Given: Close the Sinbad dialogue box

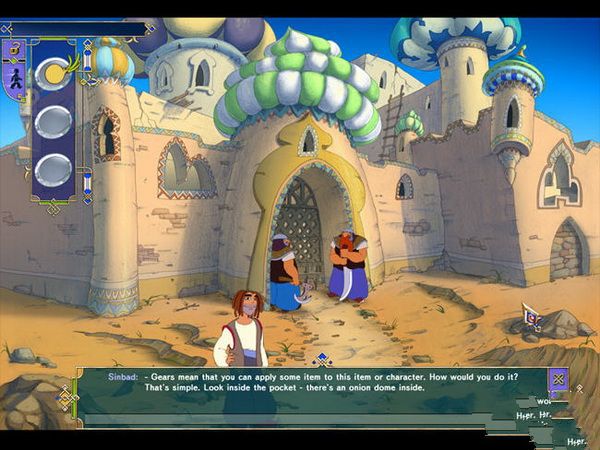Looking at the screenshot, I should coord(558,379).
